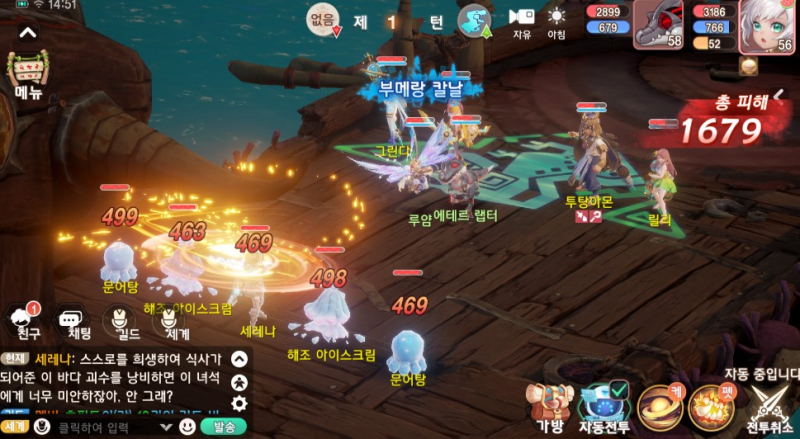800x439 pixels.
Task: Cancel the battle with 전투취소
Action: coord(769,405)
